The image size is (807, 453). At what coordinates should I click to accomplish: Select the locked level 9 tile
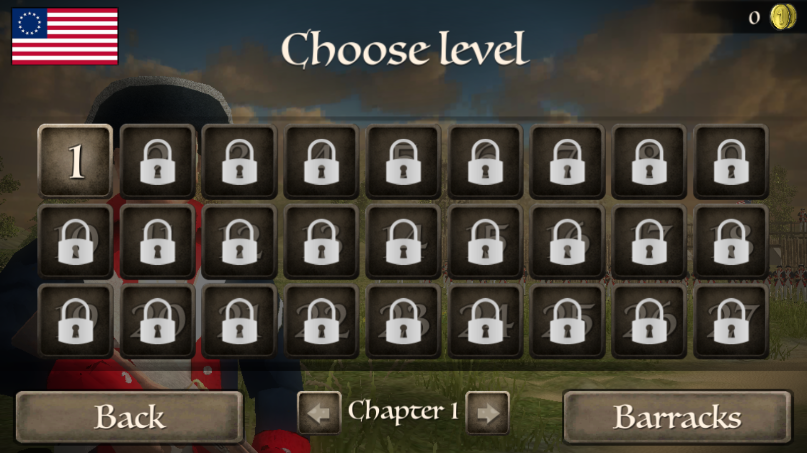click(x=731, y=161)
